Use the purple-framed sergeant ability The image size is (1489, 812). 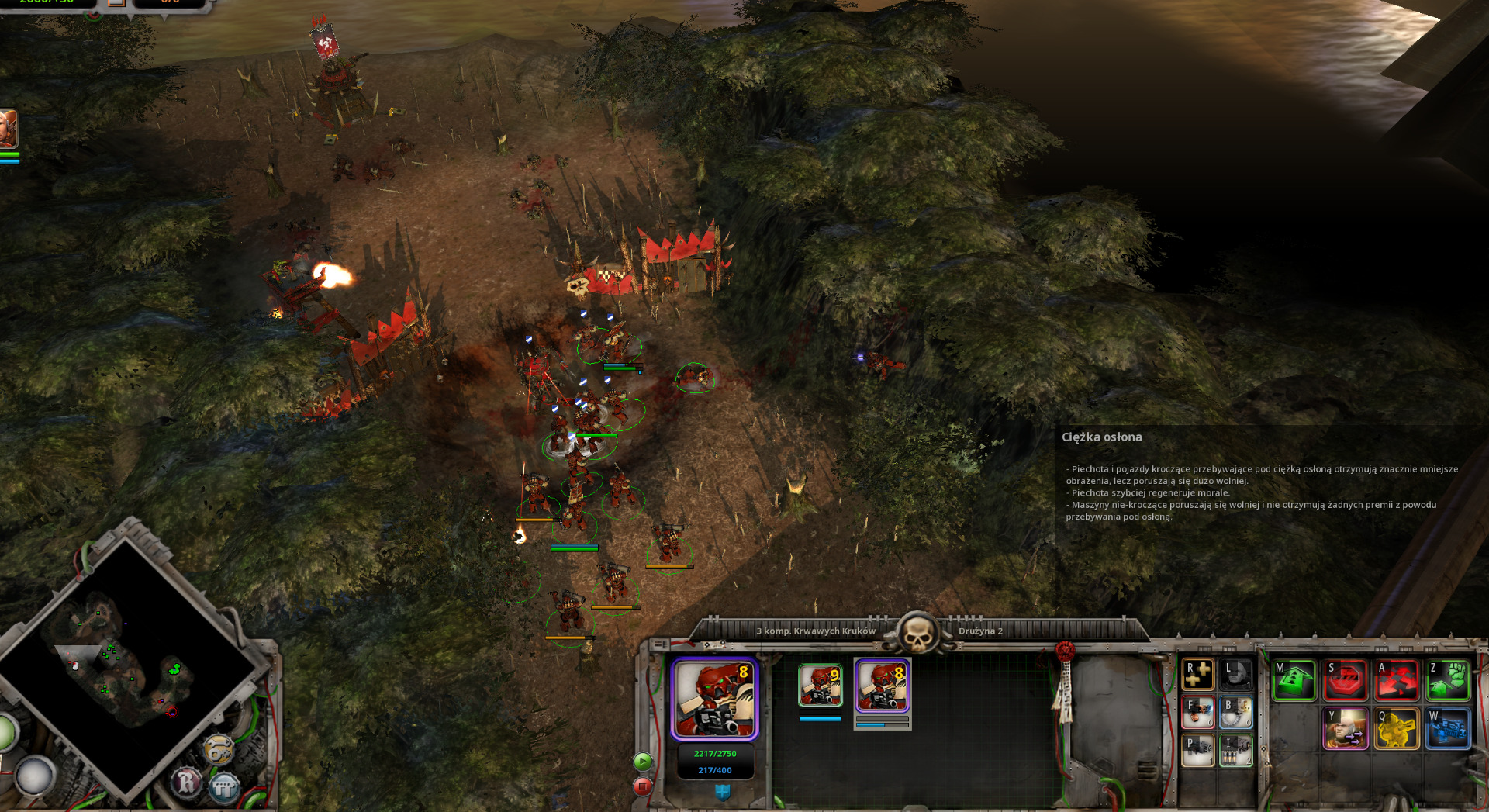(1345, 729)
